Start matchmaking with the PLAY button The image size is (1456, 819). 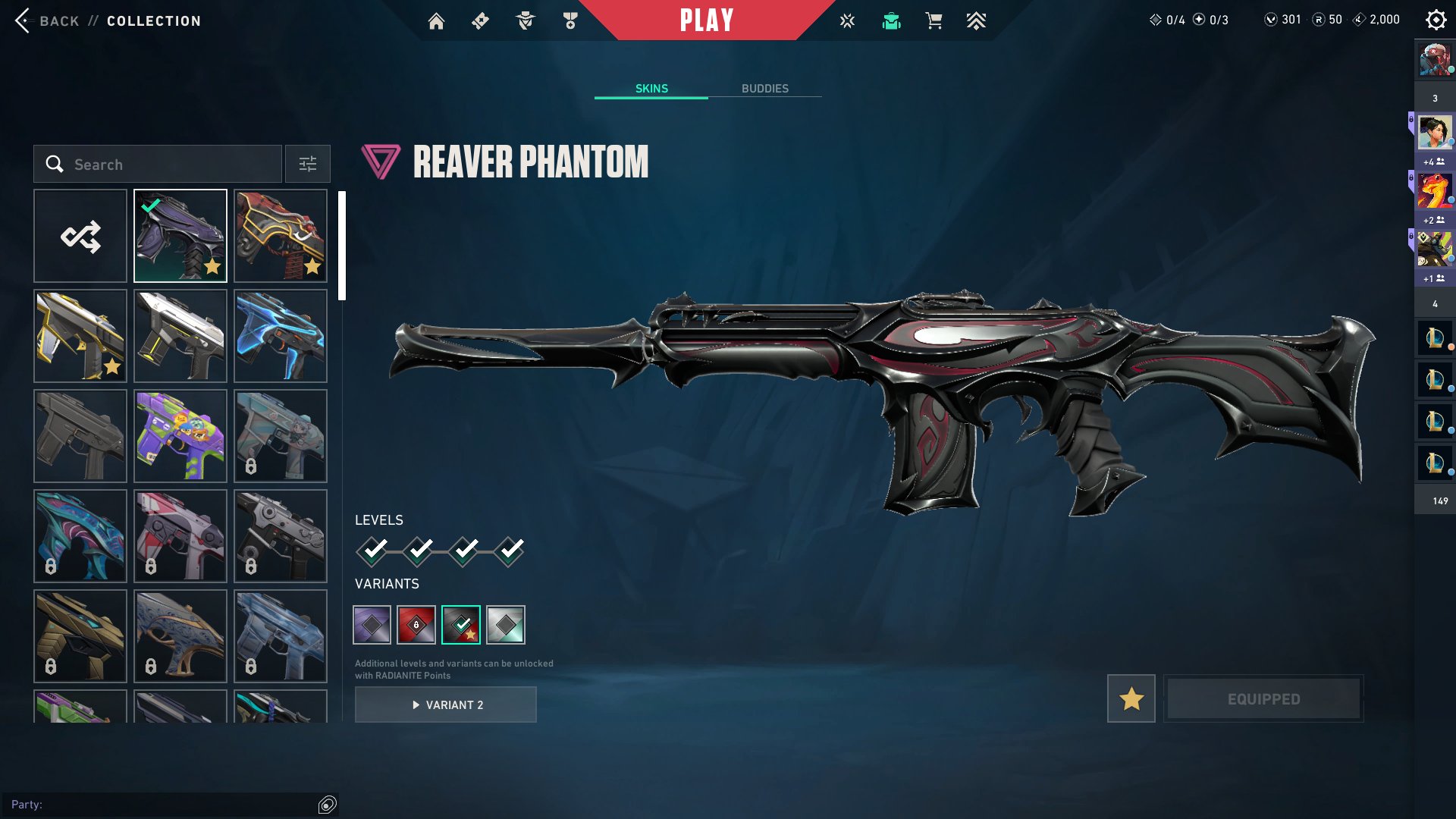click(706, 20)
